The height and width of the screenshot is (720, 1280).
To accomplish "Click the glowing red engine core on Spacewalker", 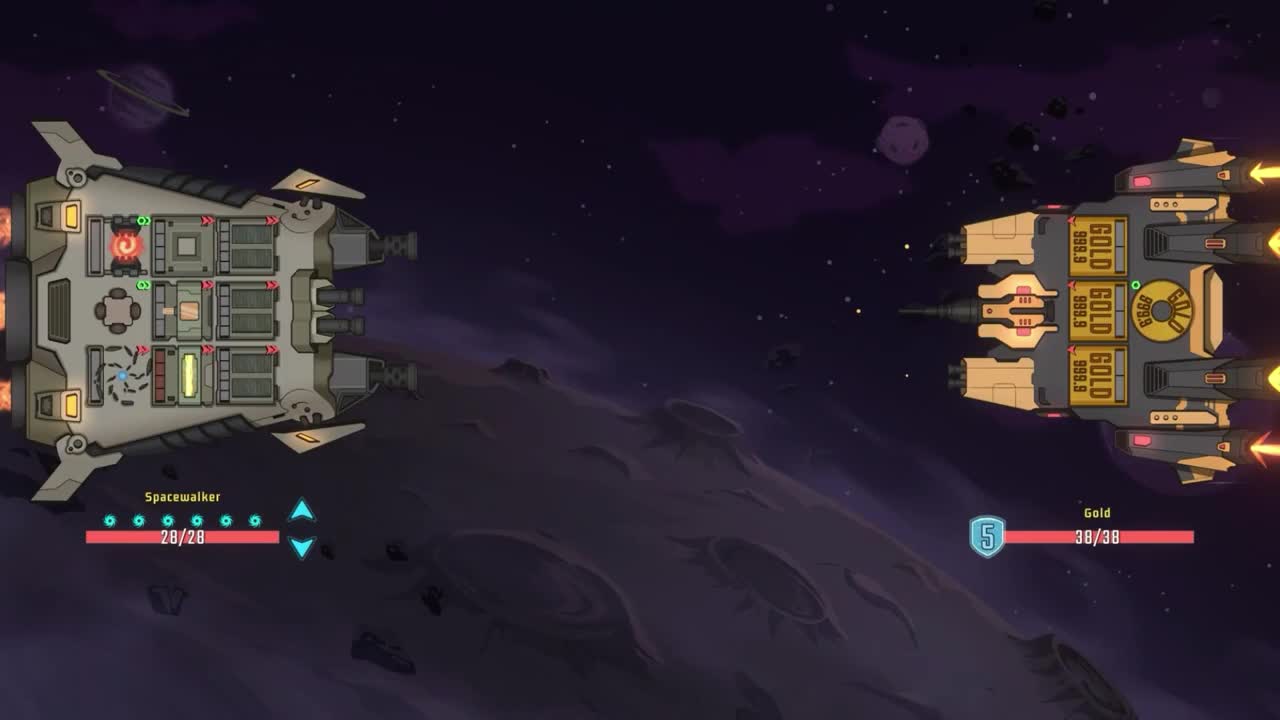I will (x=125, y=243).
